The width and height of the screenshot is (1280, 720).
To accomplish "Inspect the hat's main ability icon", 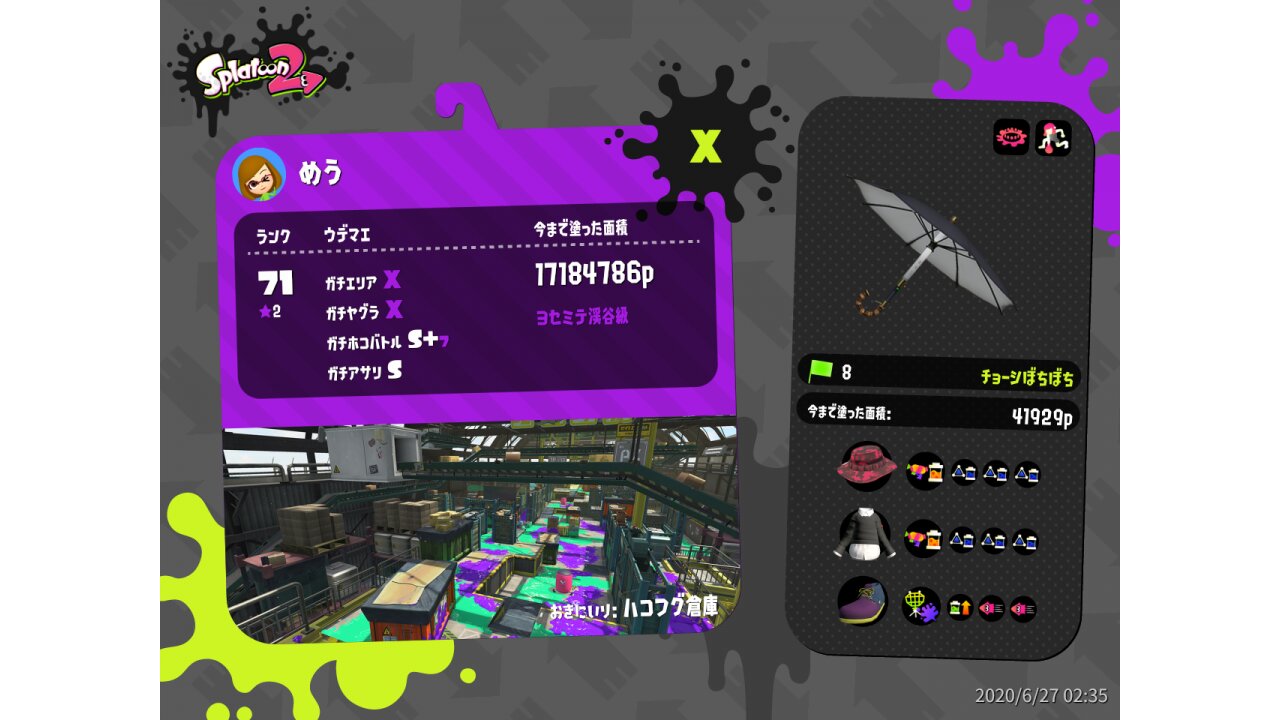I will (x=925, y=470).
